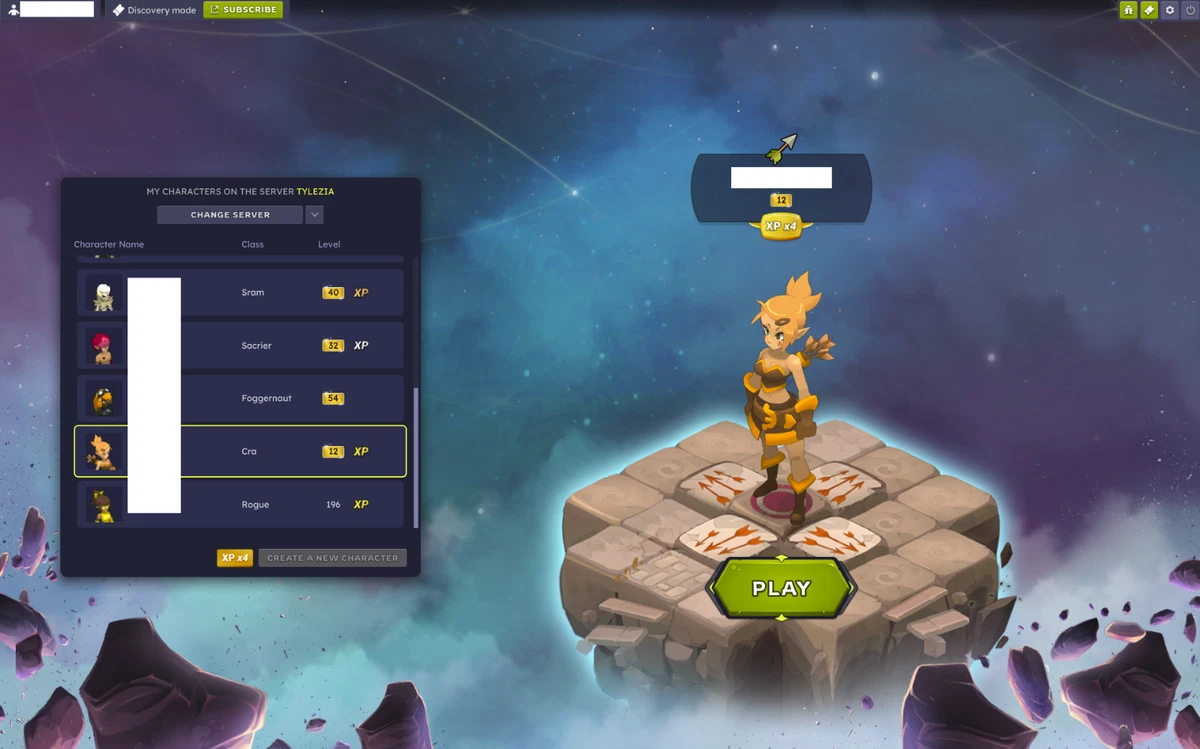Click the account profile icon

click(x=13, y=10)
